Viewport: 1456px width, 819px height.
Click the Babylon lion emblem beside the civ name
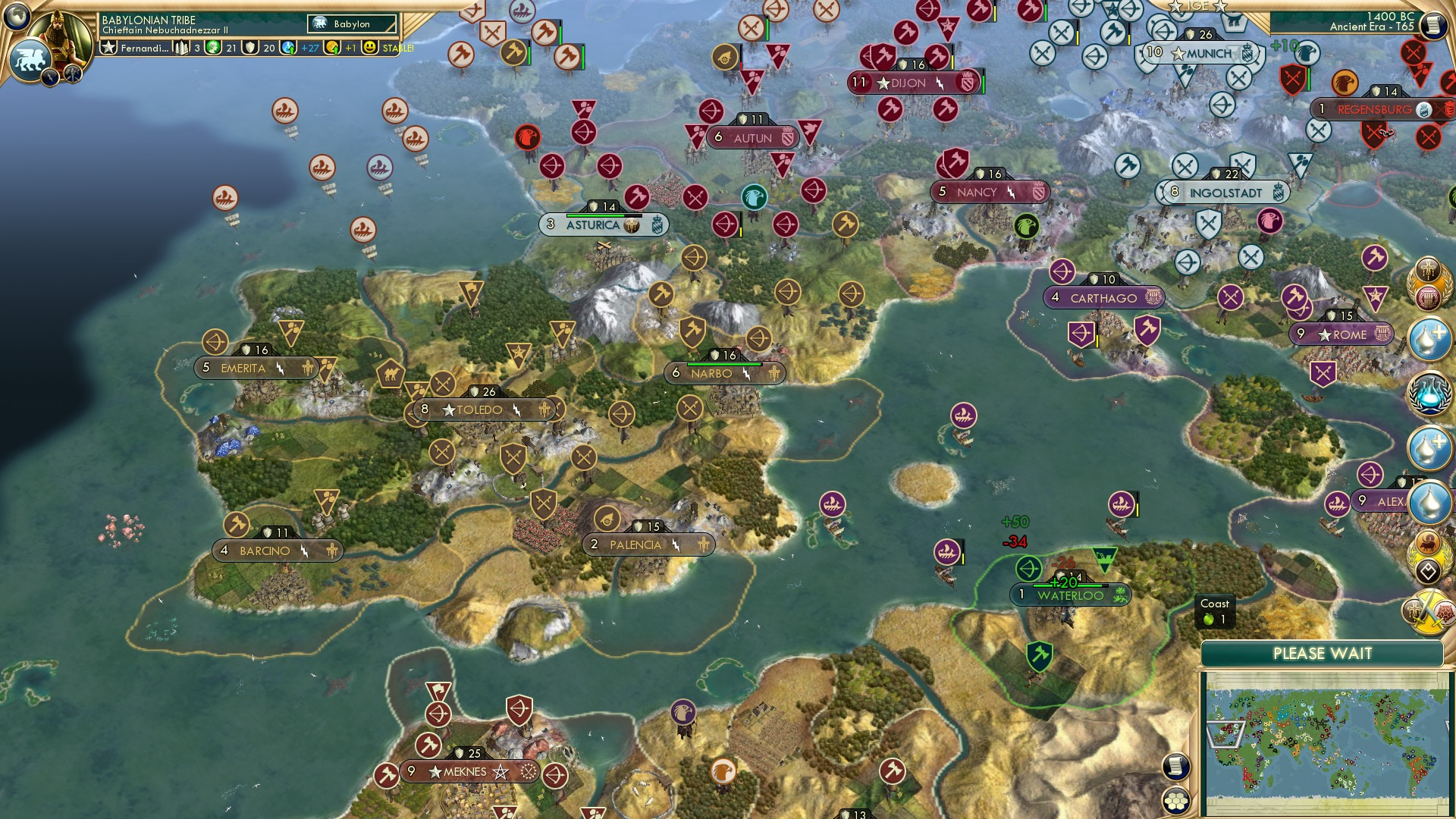(x=319, y=23)
